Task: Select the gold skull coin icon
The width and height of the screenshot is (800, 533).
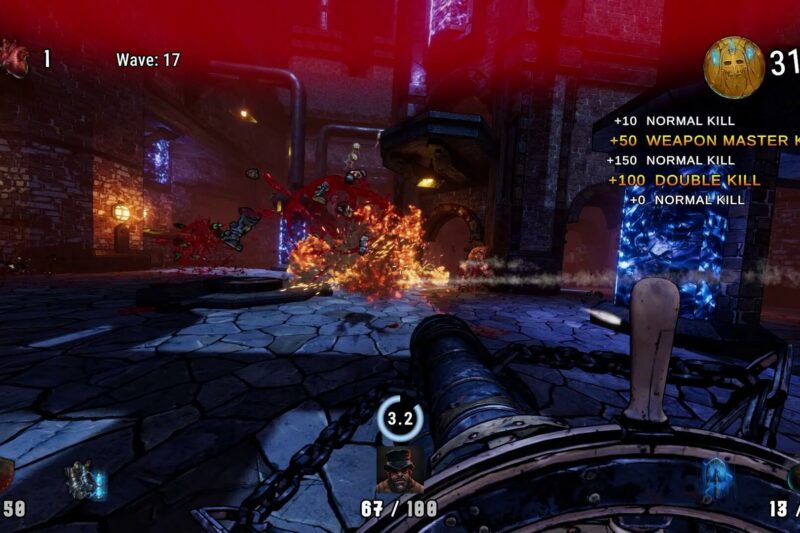Action: pyautogui.click(x=734, y=66)
